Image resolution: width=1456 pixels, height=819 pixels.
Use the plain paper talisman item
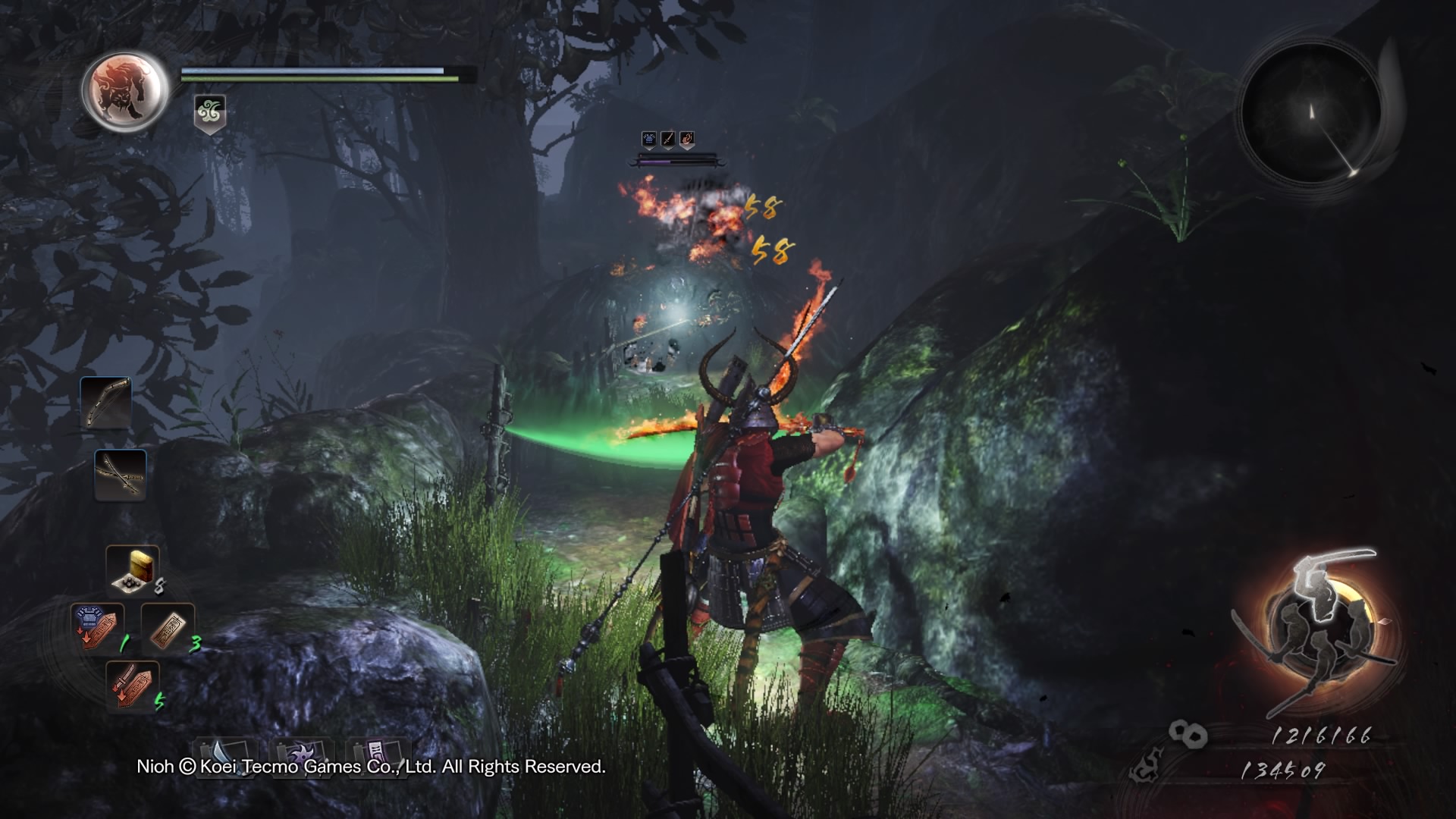point(168,628)
